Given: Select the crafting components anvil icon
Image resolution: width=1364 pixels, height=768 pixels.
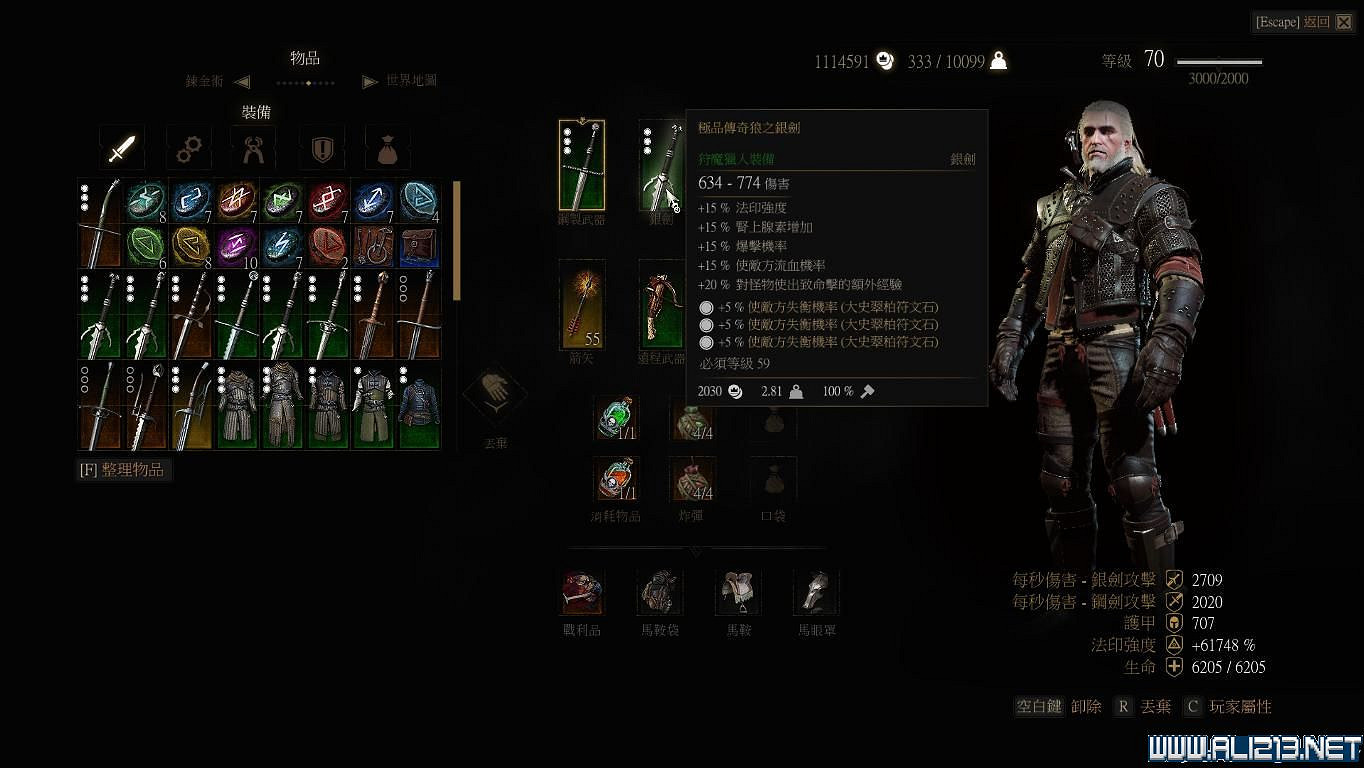Looking at the screenshot, I should click(x=254, y=147).
